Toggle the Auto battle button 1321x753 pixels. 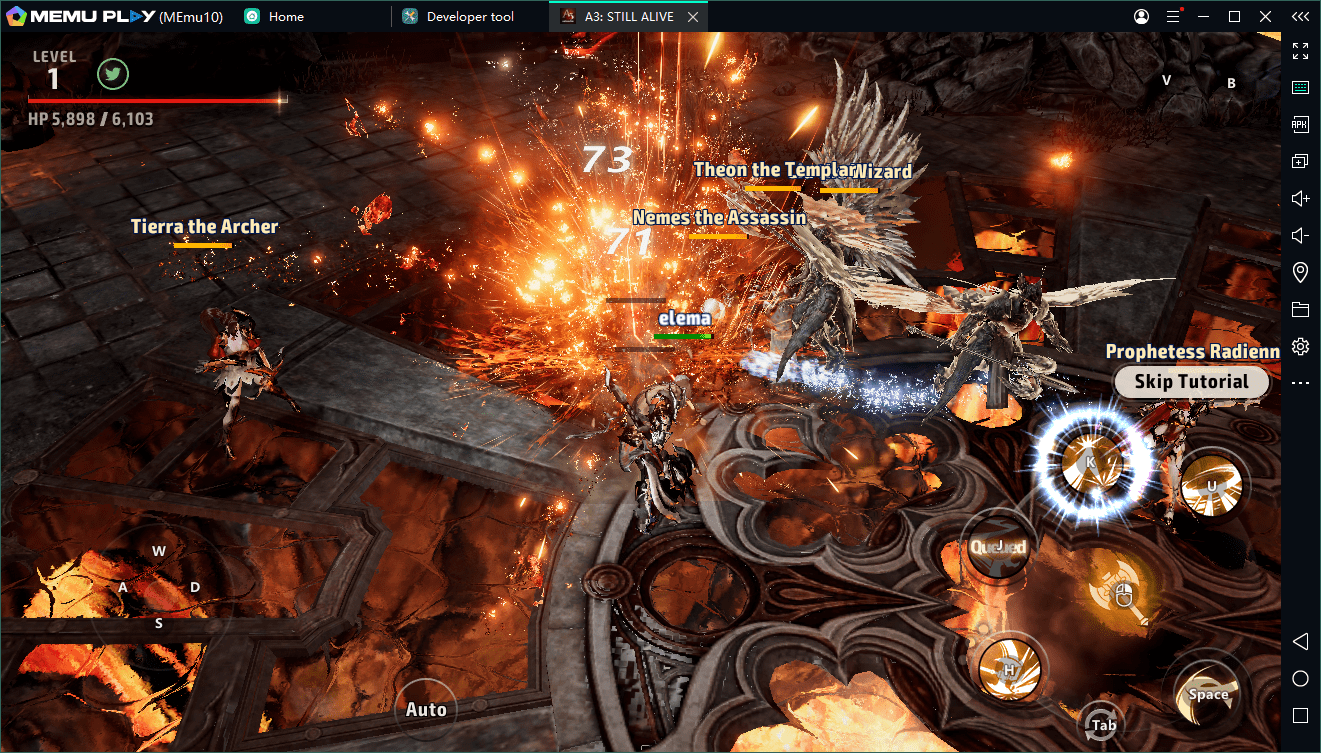(426, 709)
